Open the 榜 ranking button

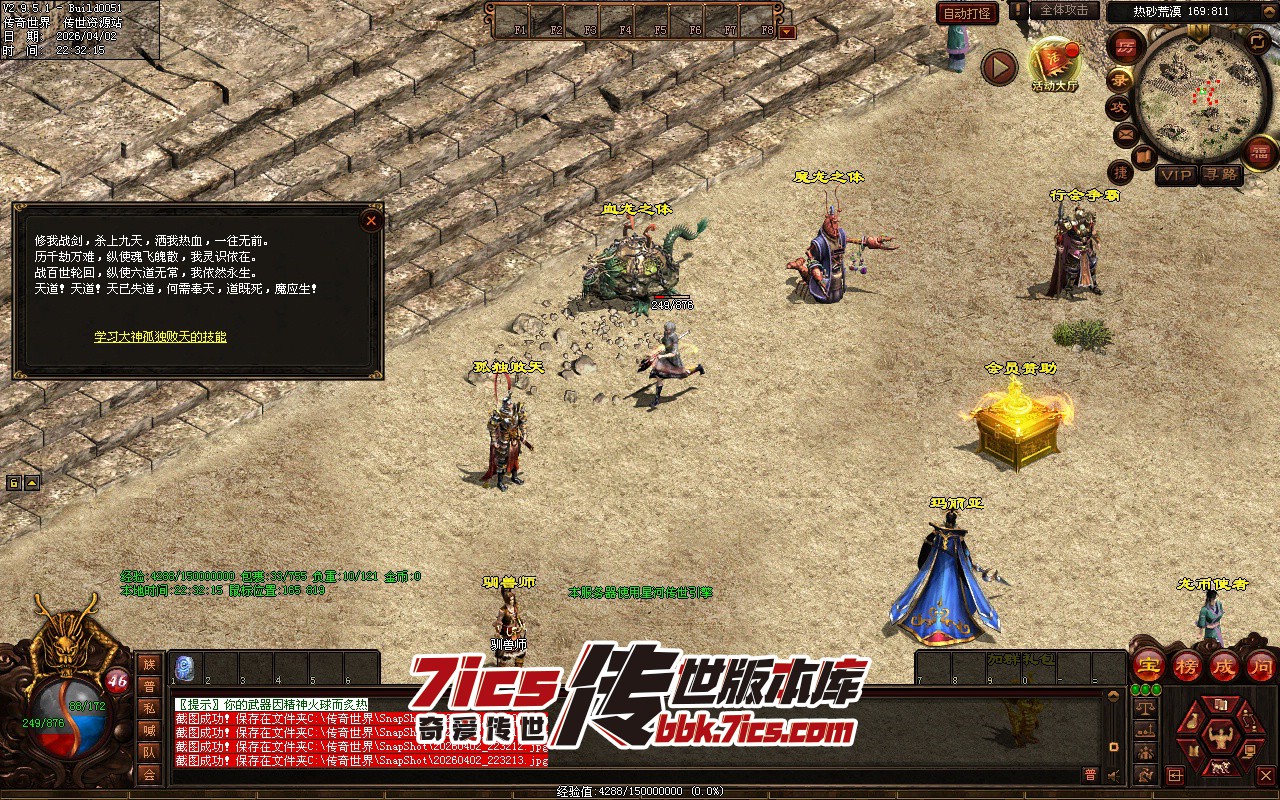[x=1186, y=665]
